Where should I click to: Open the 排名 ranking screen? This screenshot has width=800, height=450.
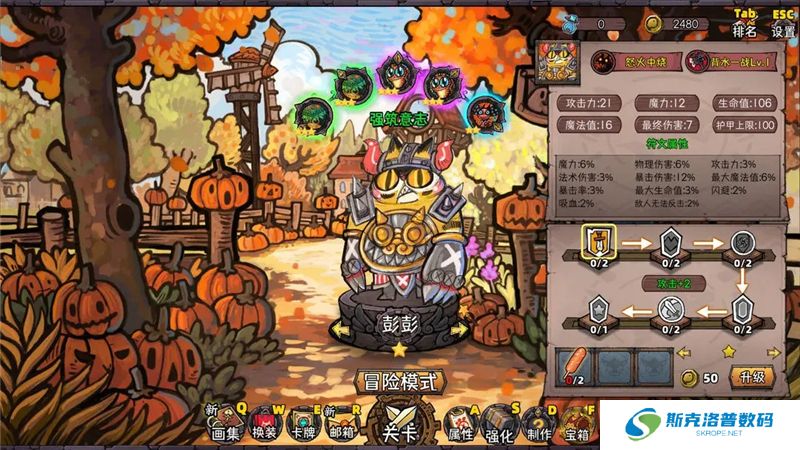point(745,31)
